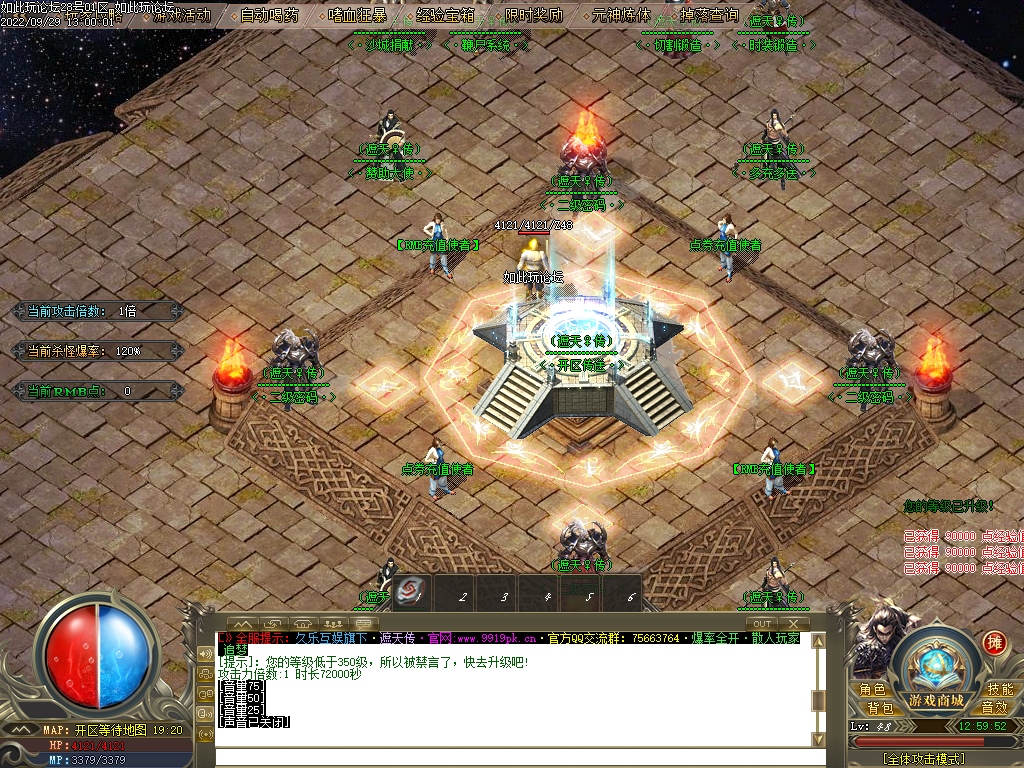Click the round red 摊 stall button
This screenshot has width=1024, height=768.
[x=994, y=642]
